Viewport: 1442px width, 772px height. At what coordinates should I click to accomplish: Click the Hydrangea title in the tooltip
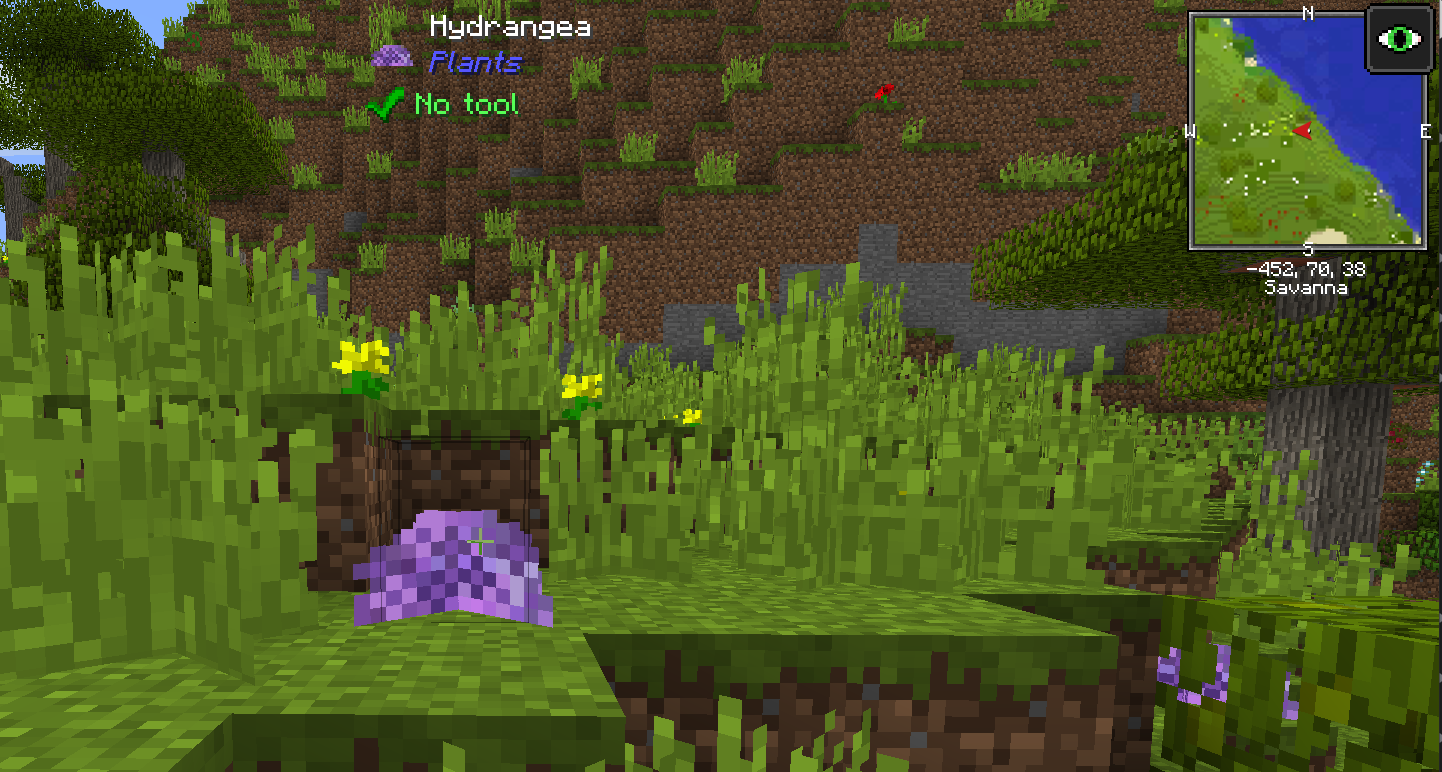[510, 25]
